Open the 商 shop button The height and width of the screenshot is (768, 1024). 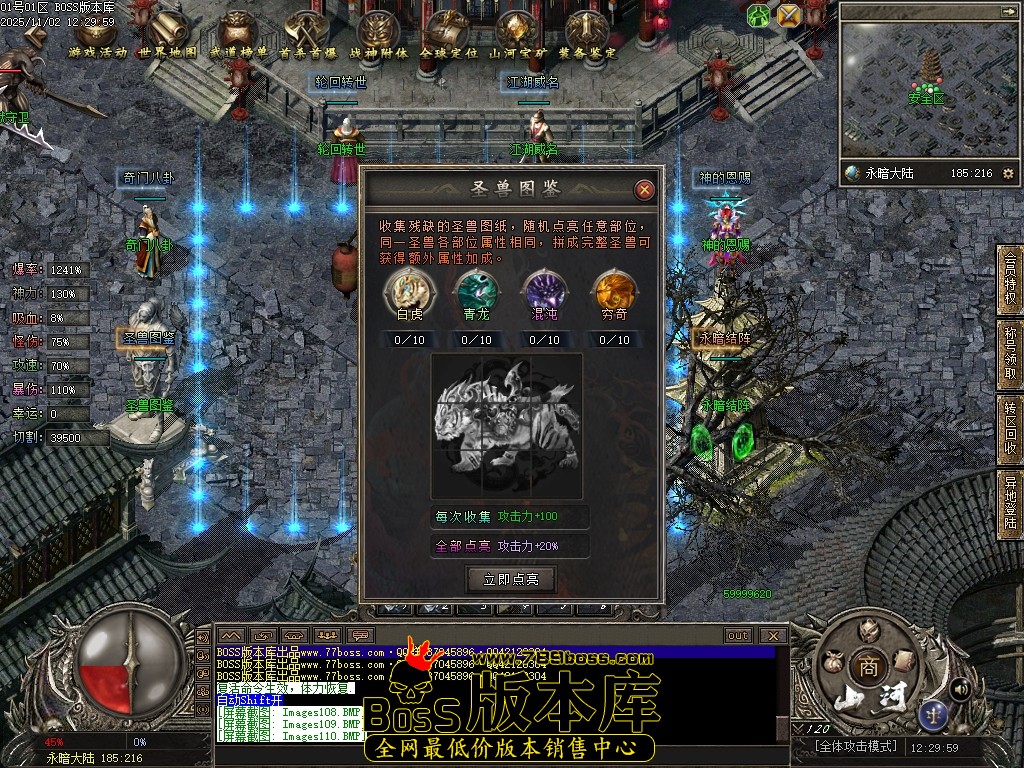pos(866,667)
